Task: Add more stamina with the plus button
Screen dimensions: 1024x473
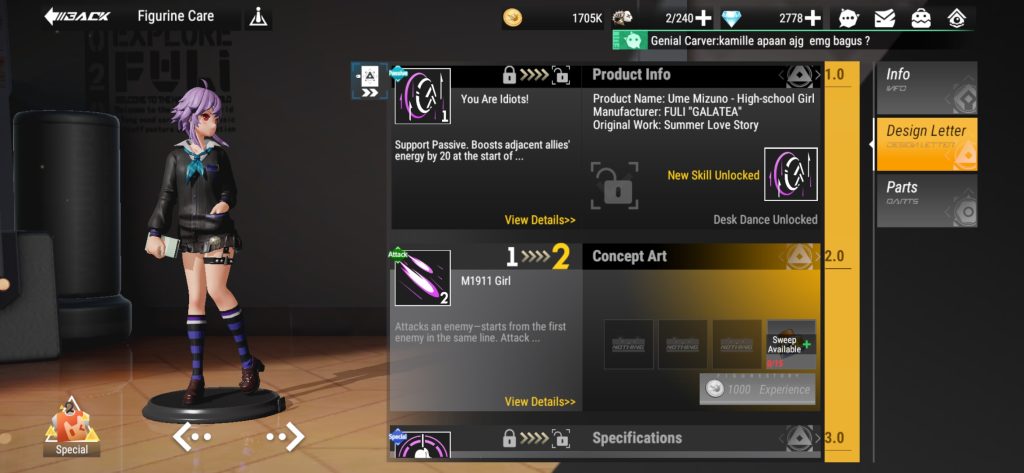Action: pyautogui.click(x=703, y=18)
